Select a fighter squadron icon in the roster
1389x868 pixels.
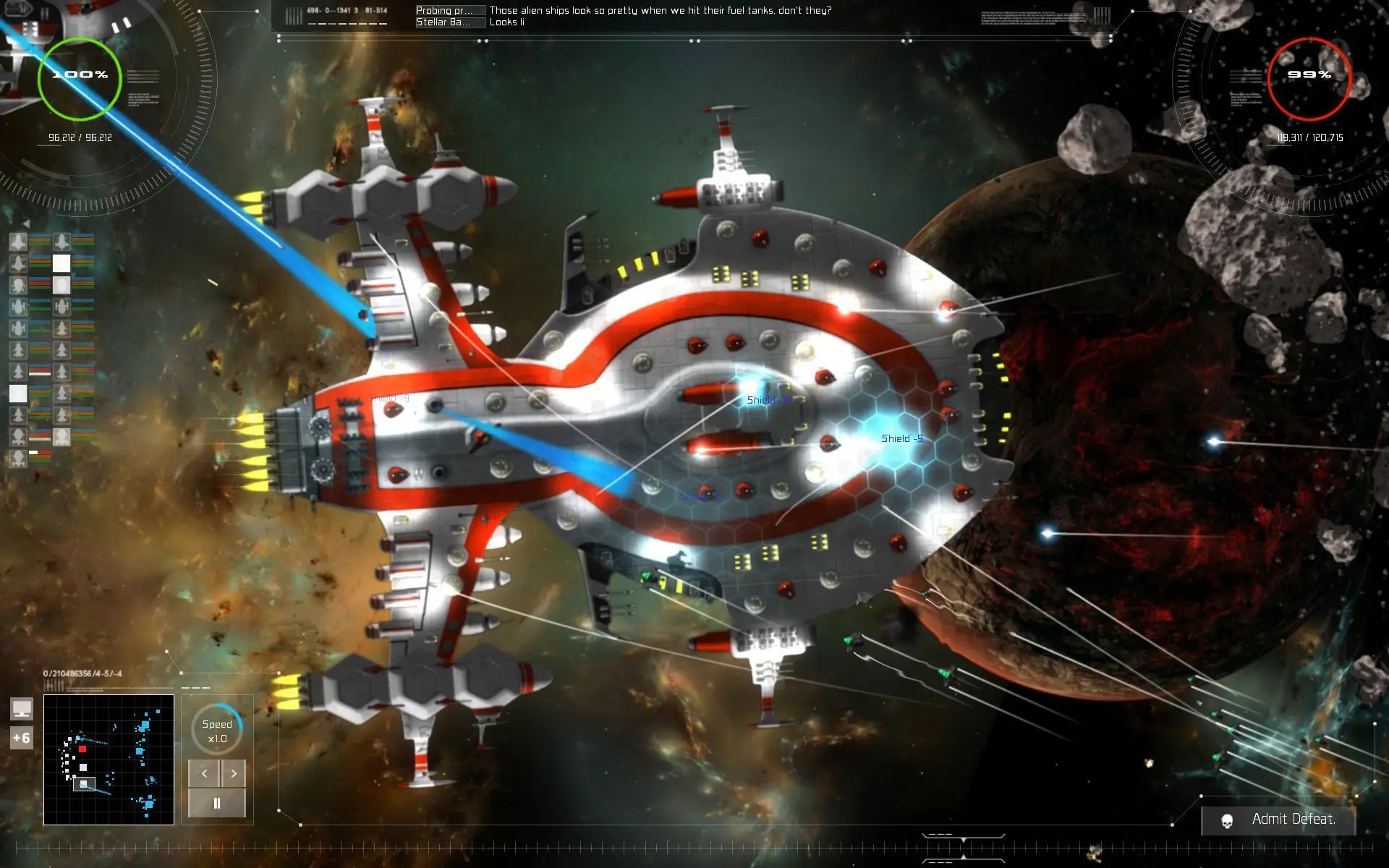[x=19, y=349]
